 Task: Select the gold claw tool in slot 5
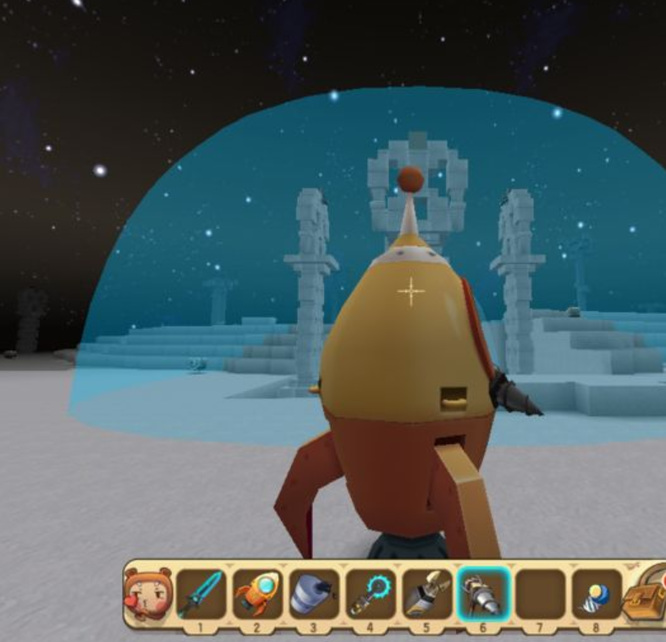[425, 592]
